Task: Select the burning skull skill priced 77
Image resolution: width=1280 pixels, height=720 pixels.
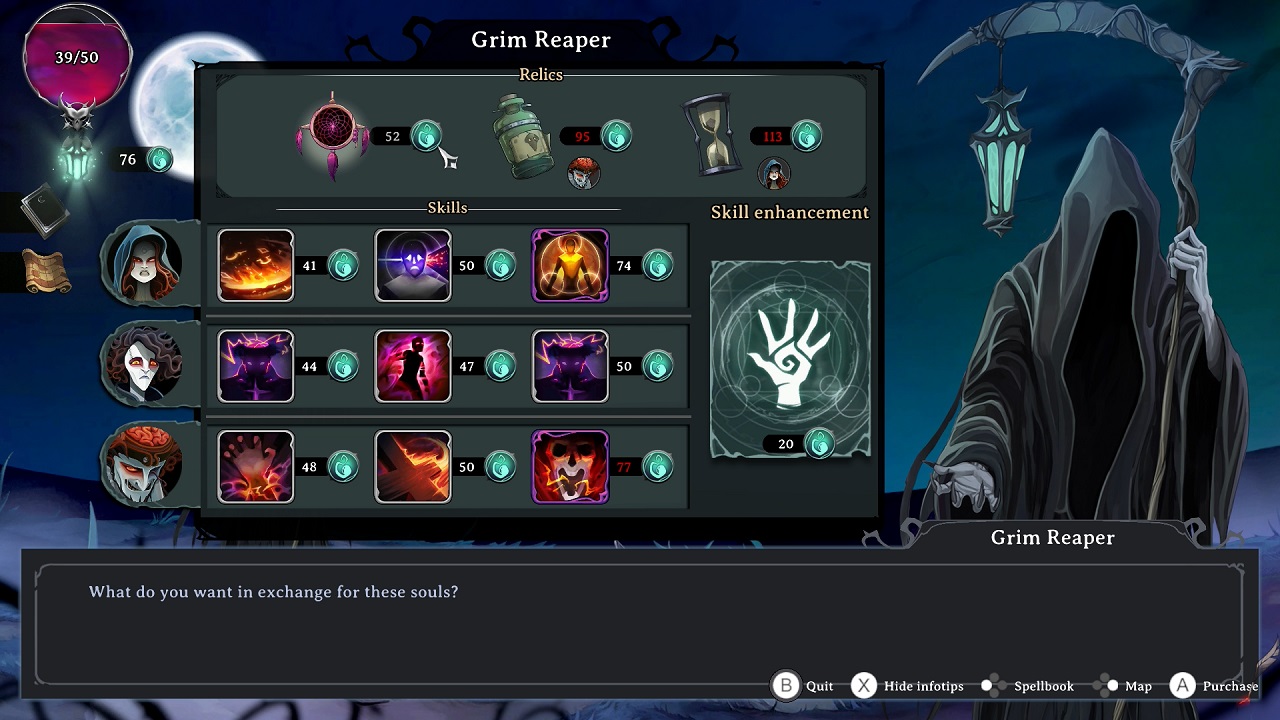Action: [570, 466]
